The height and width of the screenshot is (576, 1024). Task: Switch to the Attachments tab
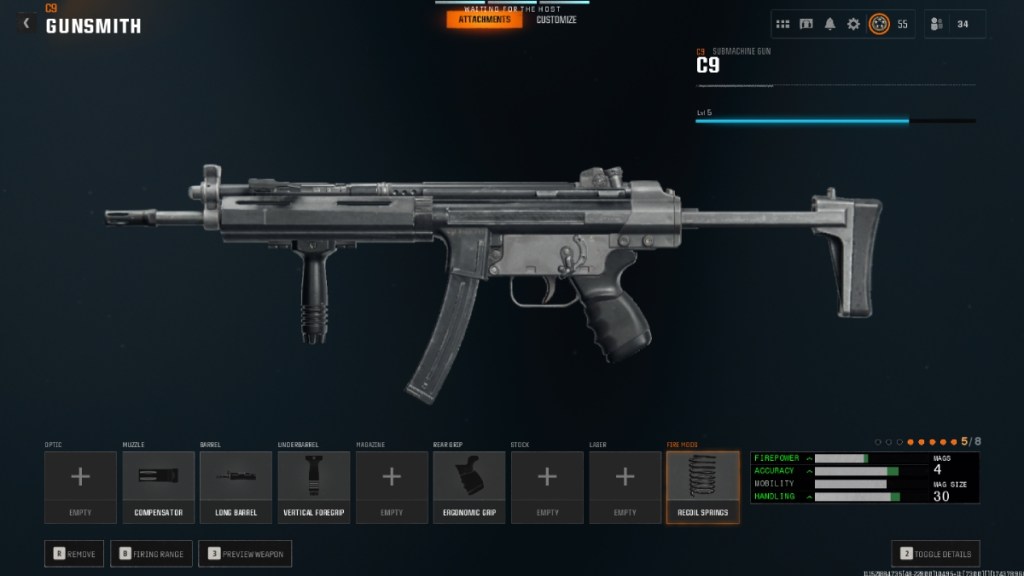click(484, 19)
